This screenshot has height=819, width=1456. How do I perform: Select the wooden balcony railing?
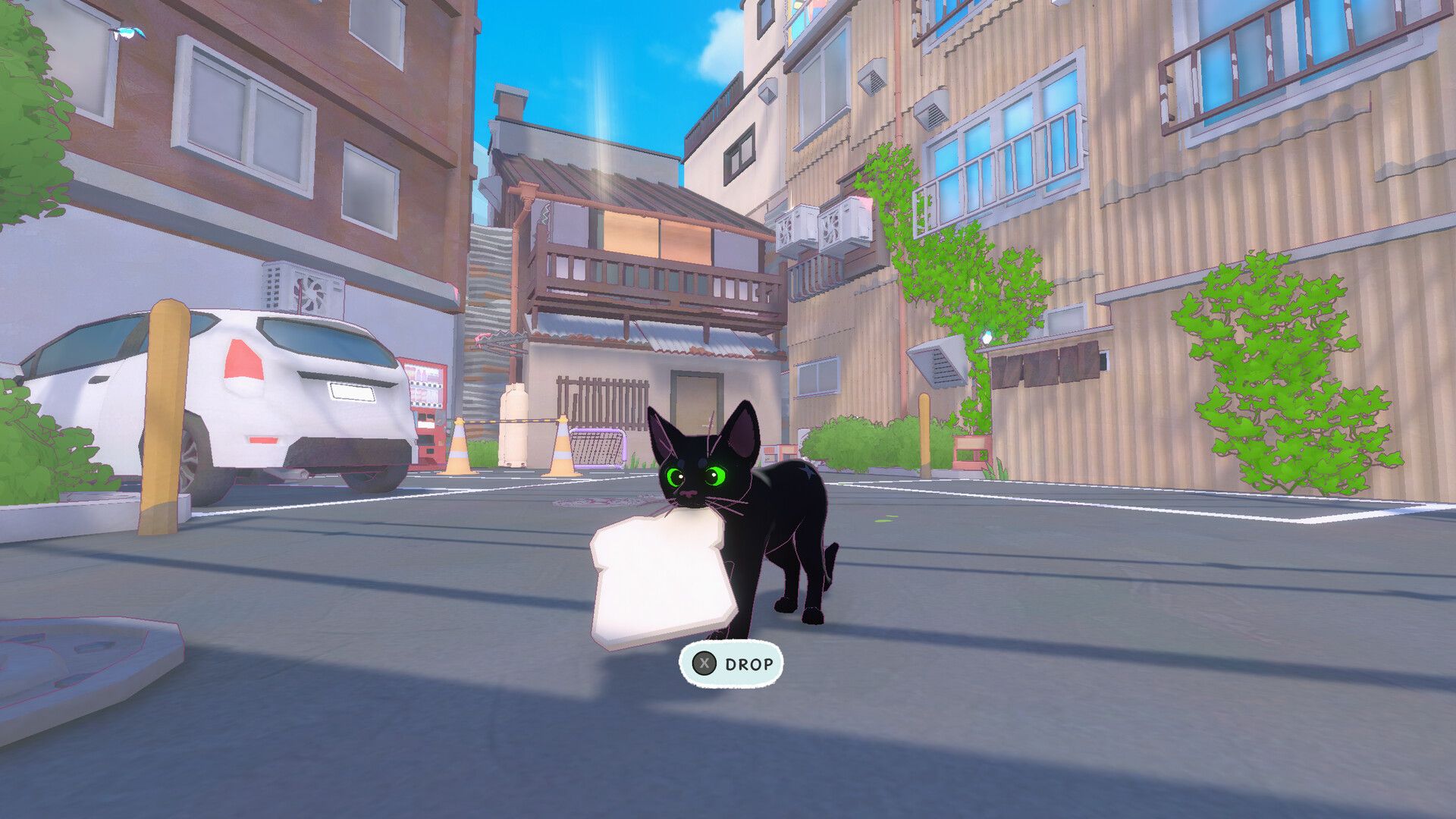(652, 281)
